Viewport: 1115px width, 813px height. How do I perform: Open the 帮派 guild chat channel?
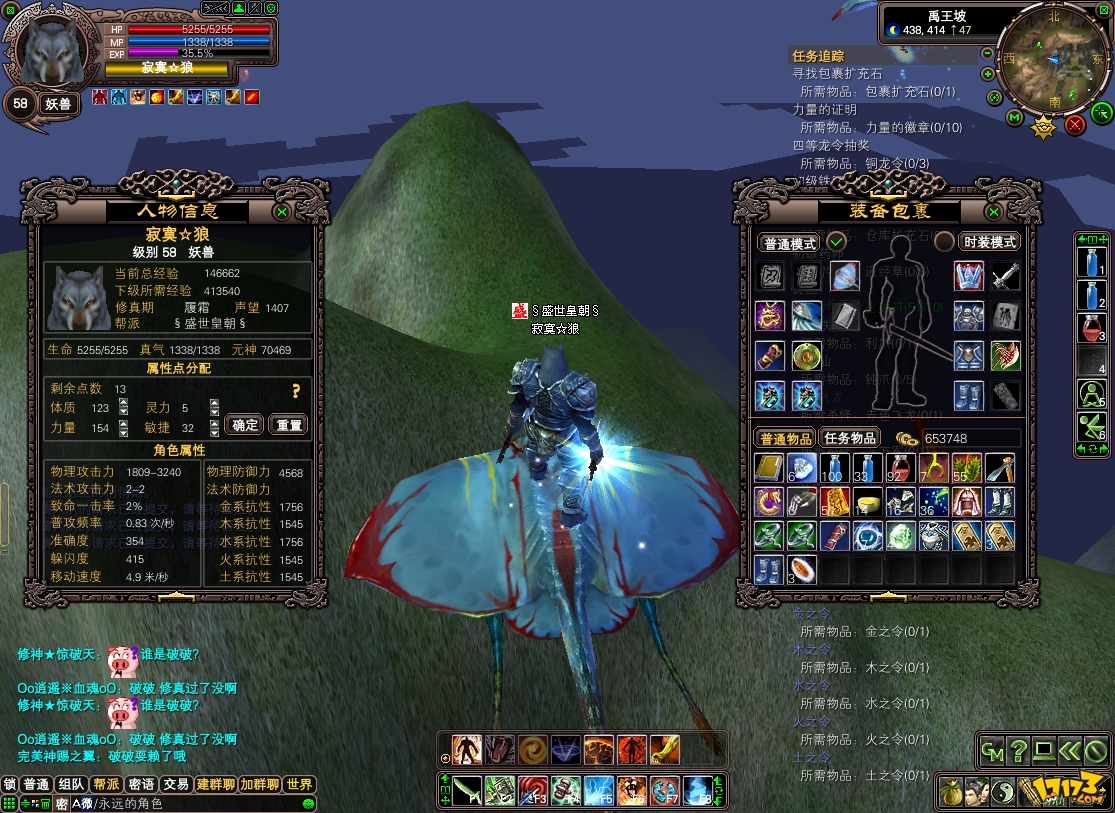105,785
